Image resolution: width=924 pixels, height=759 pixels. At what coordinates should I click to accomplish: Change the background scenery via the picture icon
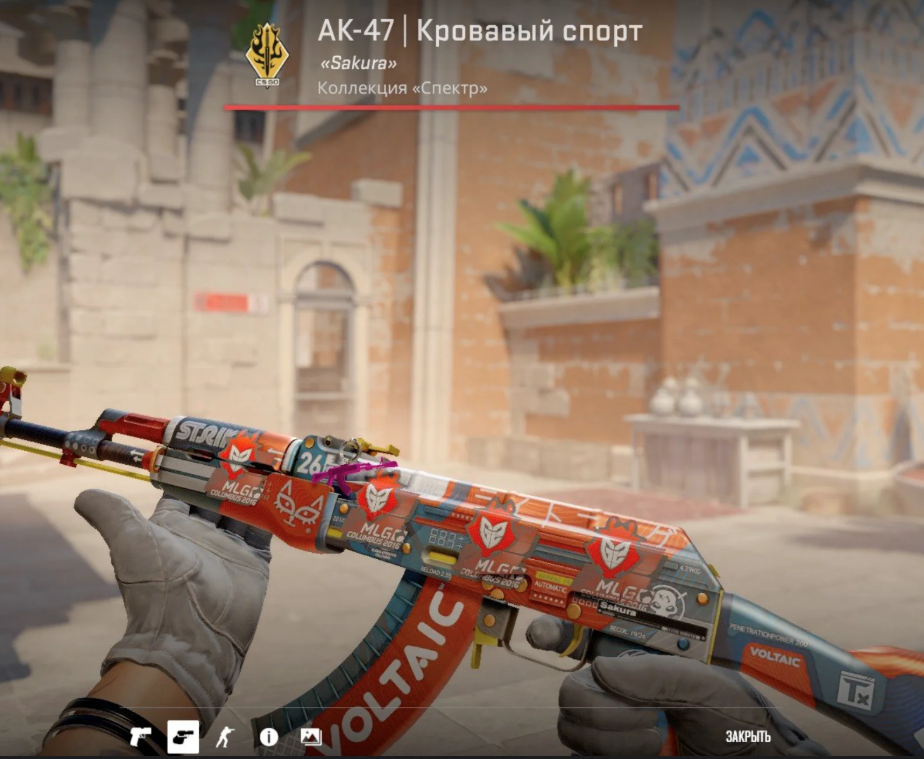(x=311, y=737)
